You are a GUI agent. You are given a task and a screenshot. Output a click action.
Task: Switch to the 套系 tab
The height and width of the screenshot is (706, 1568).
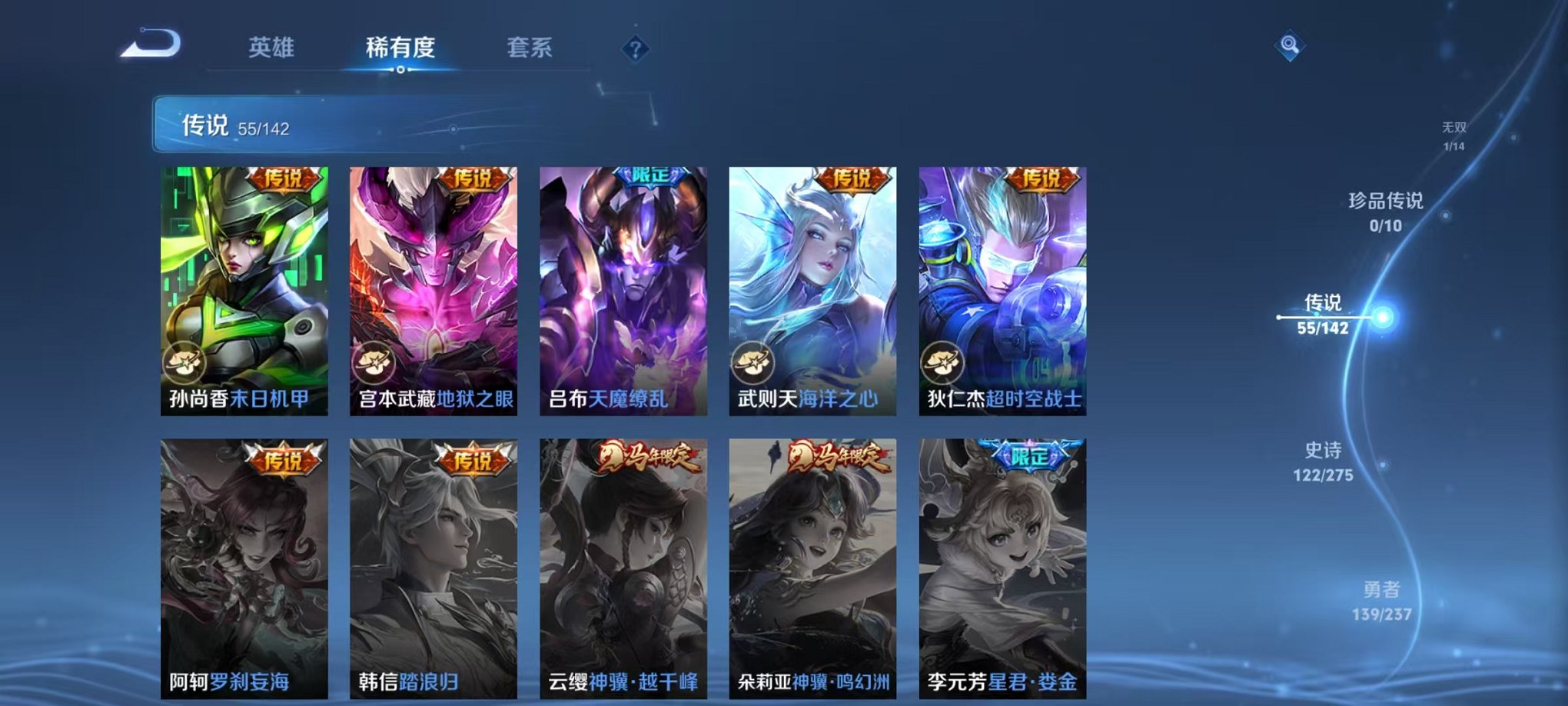537,46
